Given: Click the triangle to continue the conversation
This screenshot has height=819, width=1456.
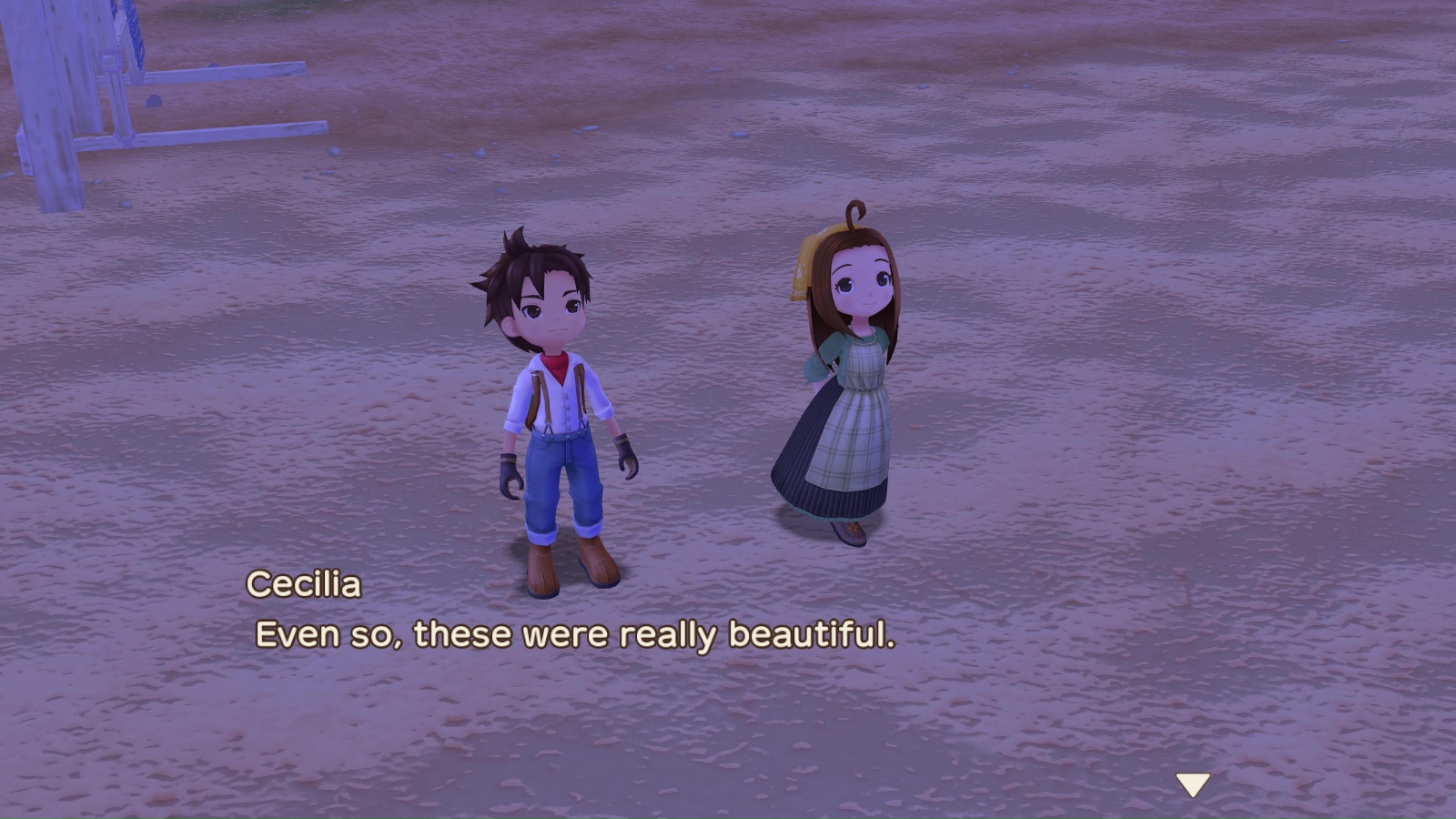Looking at the screenshot, I should [1192, 781].
